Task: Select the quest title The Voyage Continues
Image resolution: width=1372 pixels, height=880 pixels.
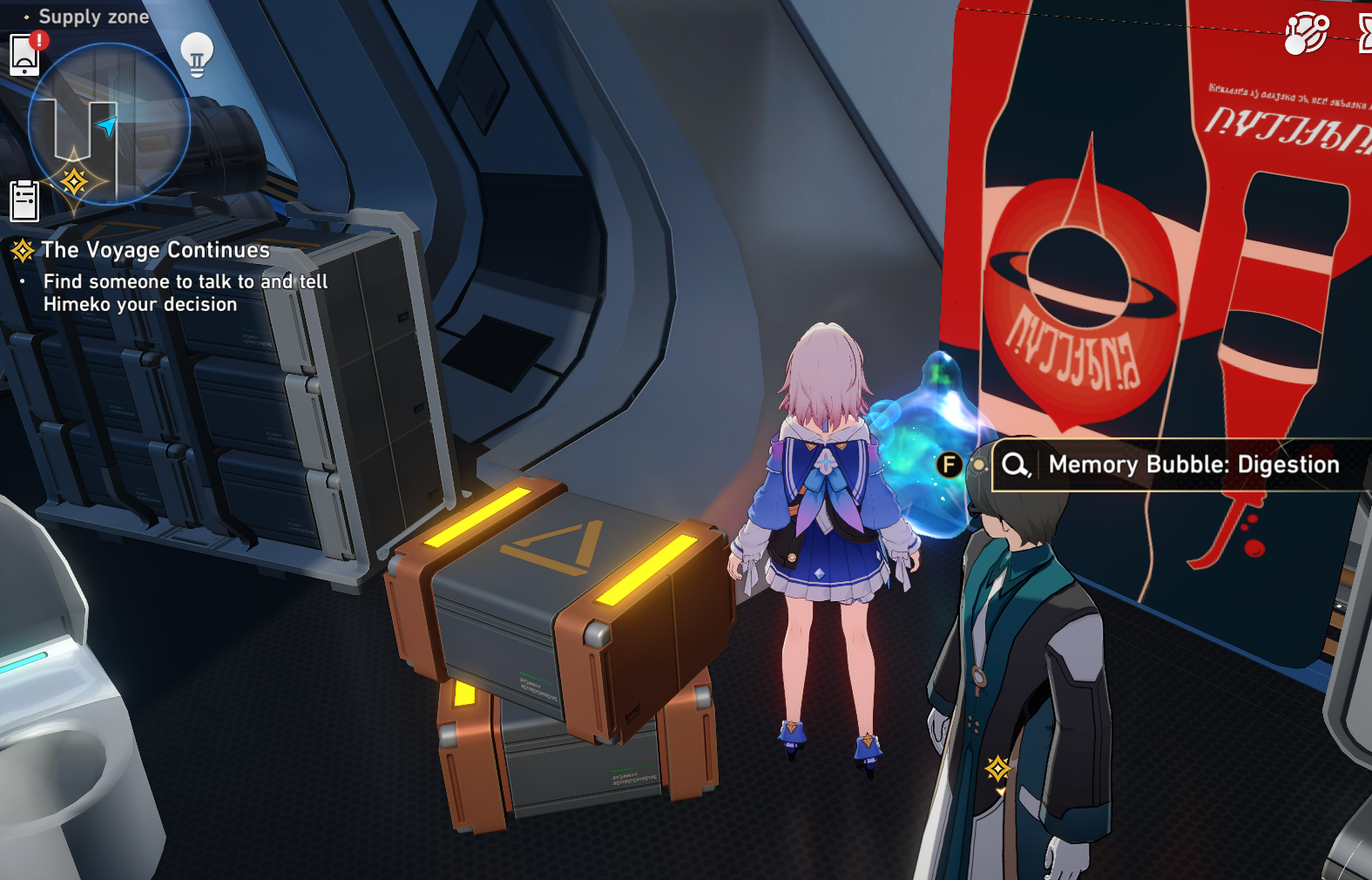Action: click(x=155, y=250)
